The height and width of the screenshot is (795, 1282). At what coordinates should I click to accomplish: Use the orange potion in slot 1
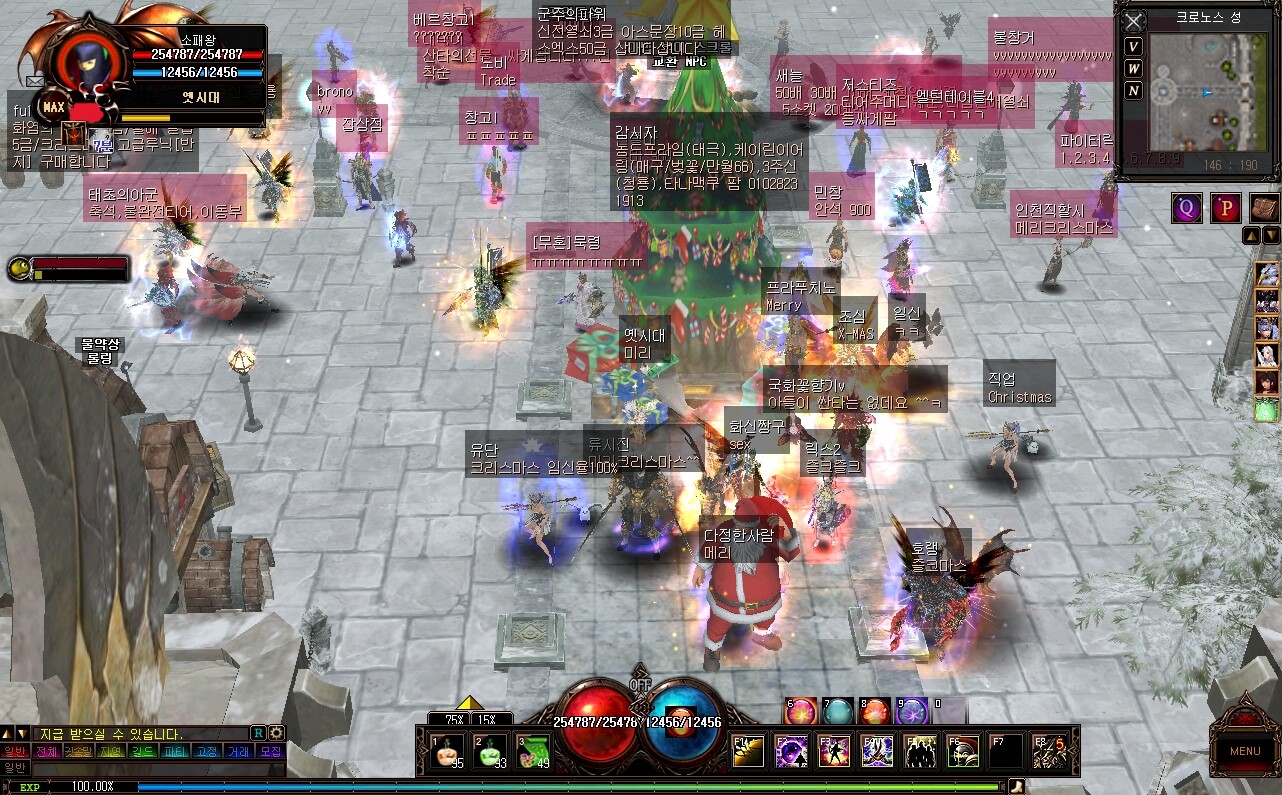447,752
